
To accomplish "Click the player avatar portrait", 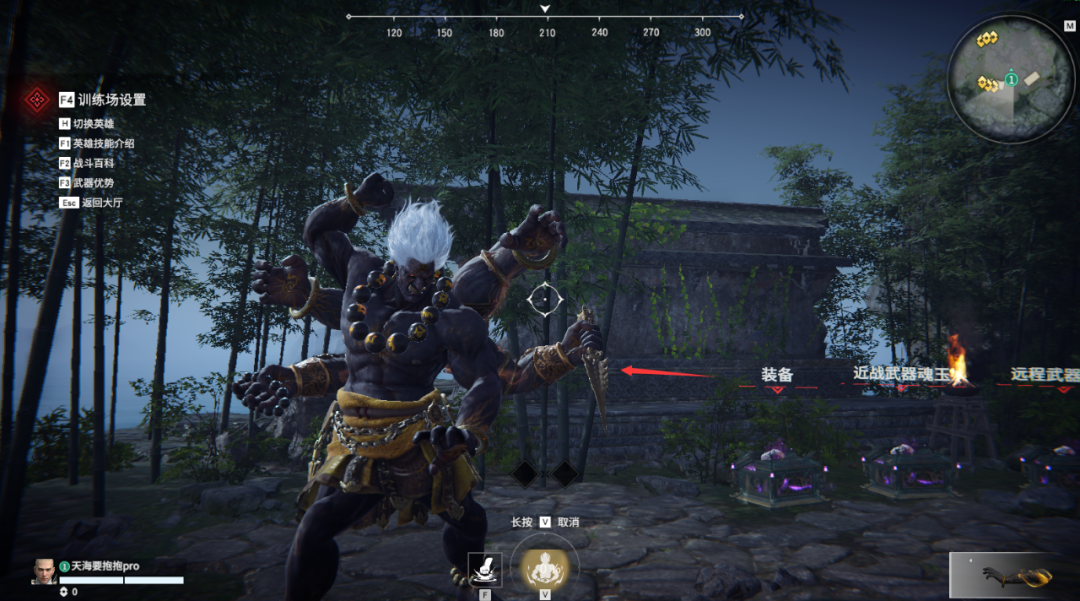I will point(44,571).
